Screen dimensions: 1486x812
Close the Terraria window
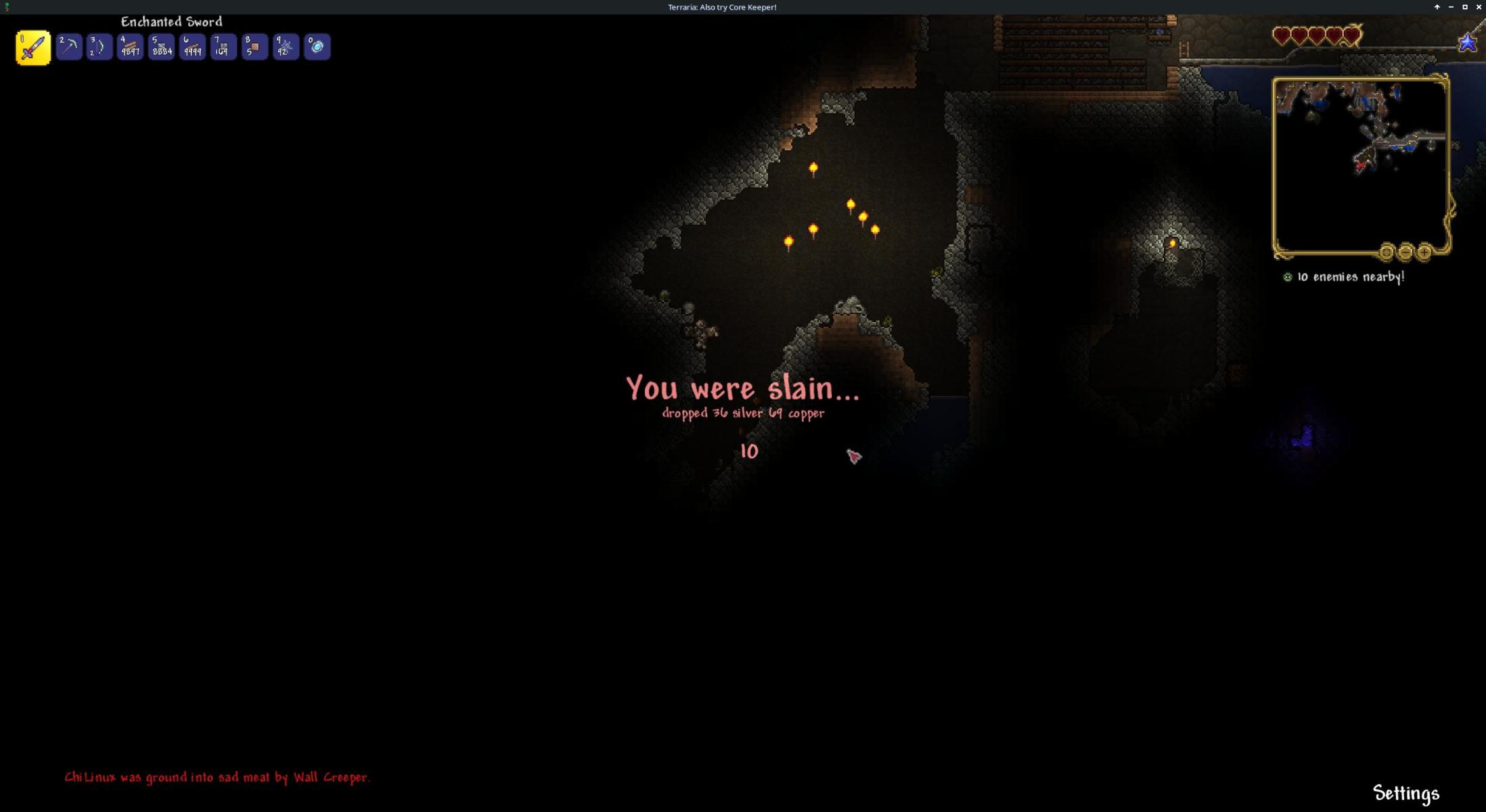point(1479,7)
